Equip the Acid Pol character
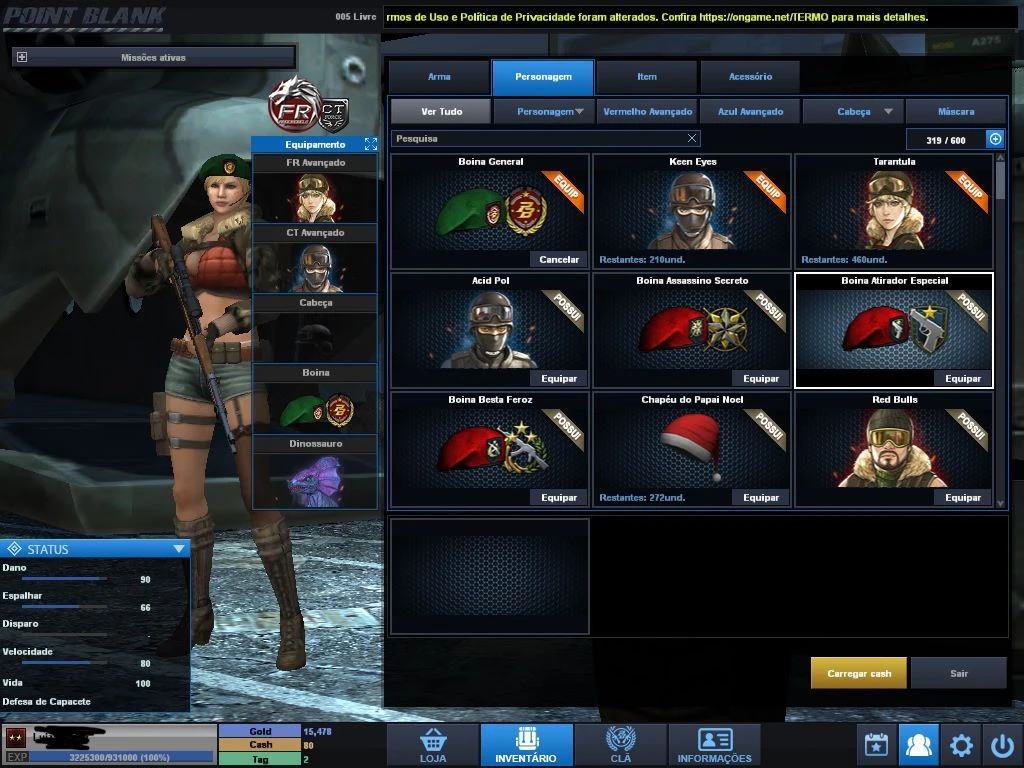Screen dimensions: 1024x768 [x=559, y=379]
